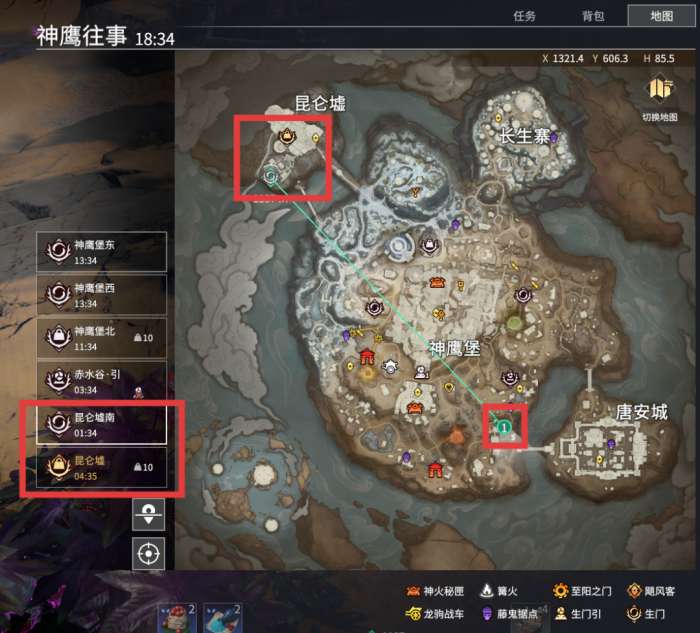Click the crosshair locate button
Image resolution: width=700 pixels, height=633 pixels.
[x=148, y=553]
